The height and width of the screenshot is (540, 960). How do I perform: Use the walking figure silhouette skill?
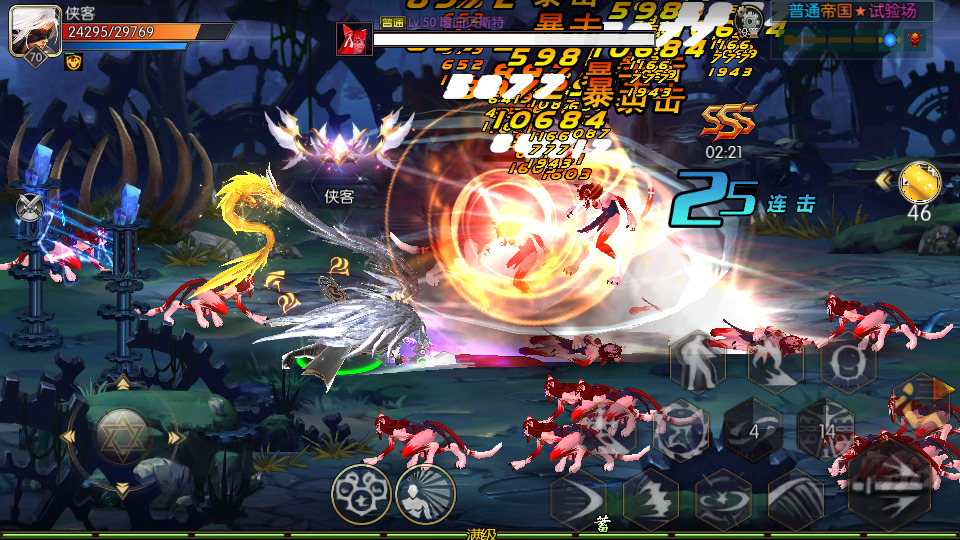698,362
